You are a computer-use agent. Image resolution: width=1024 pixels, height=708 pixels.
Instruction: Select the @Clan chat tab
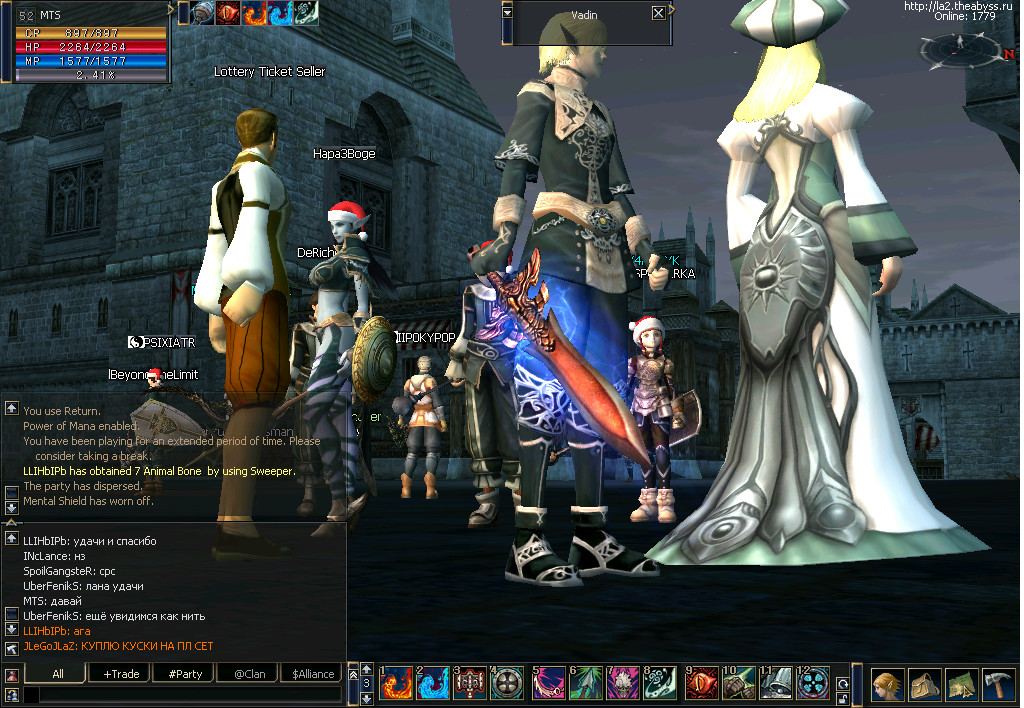coord(249,674)
